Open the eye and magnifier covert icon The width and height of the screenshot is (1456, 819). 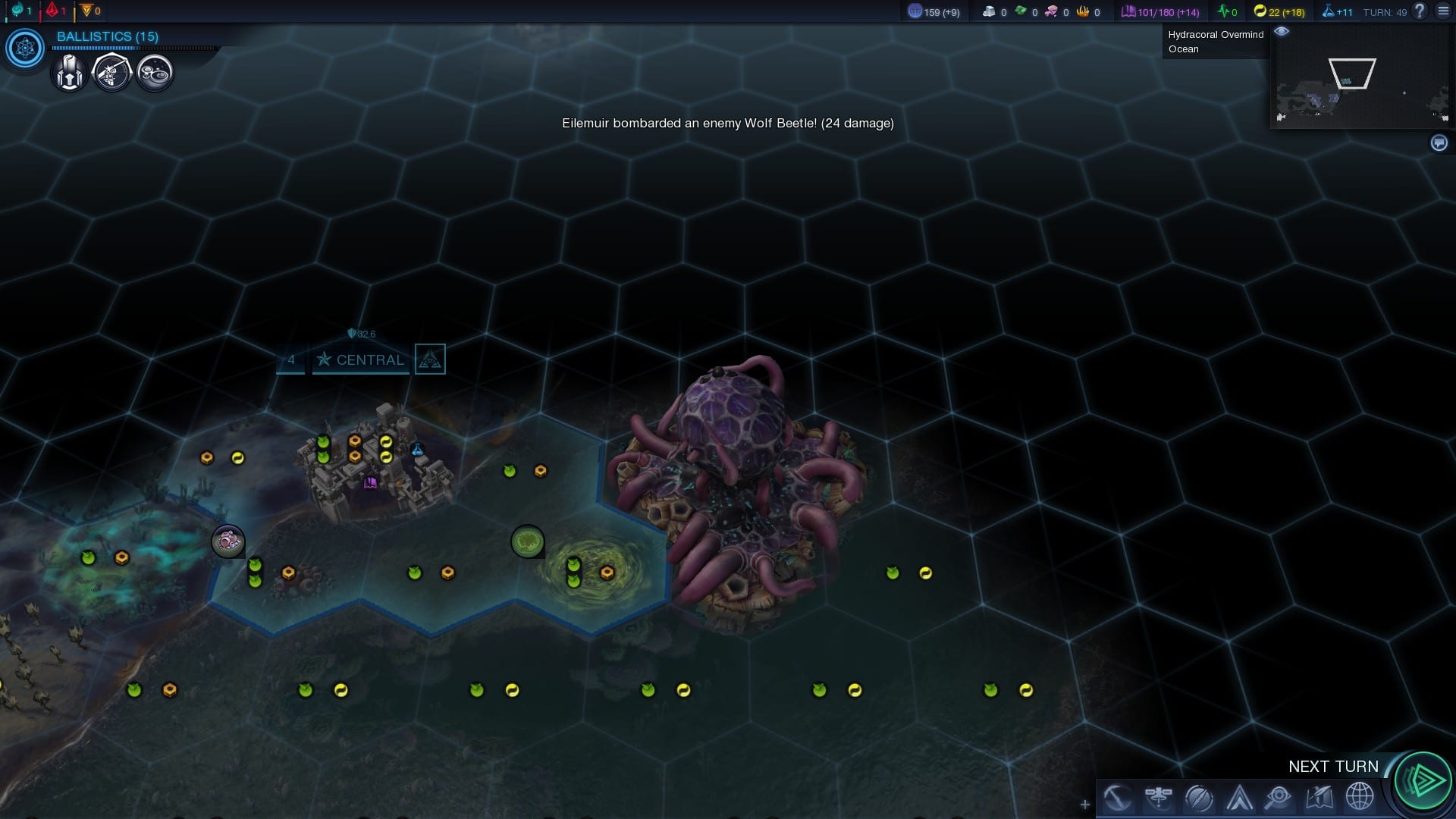pyautogui.click(x=1279, y=797)
